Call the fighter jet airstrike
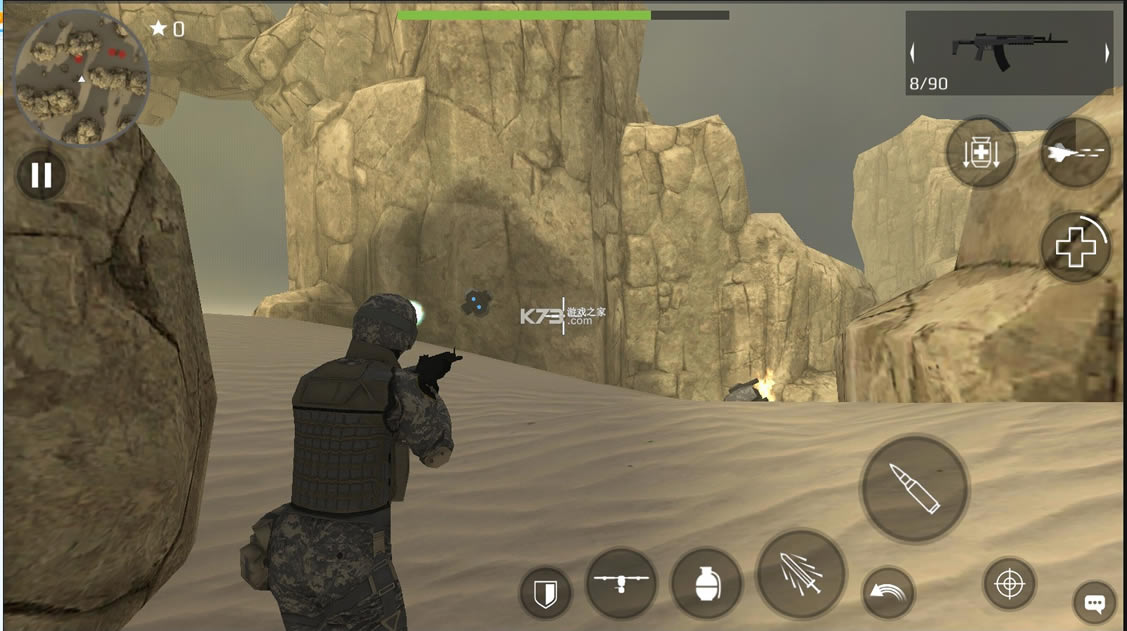This screenshot has height=631, width=1127. pos(1076,152)
